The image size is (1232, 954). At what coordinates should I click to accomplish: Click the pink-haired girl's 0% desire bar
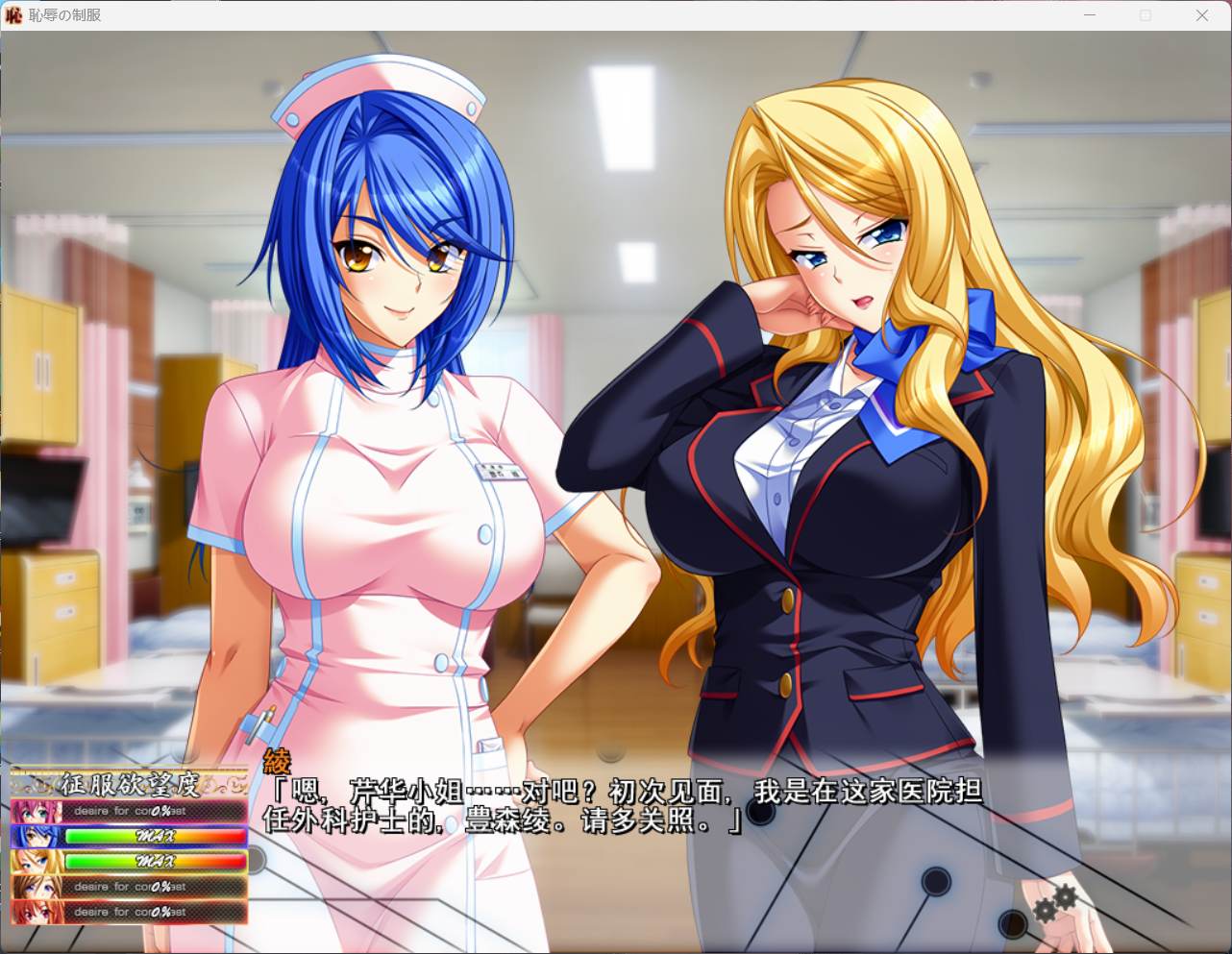point(154,811)
